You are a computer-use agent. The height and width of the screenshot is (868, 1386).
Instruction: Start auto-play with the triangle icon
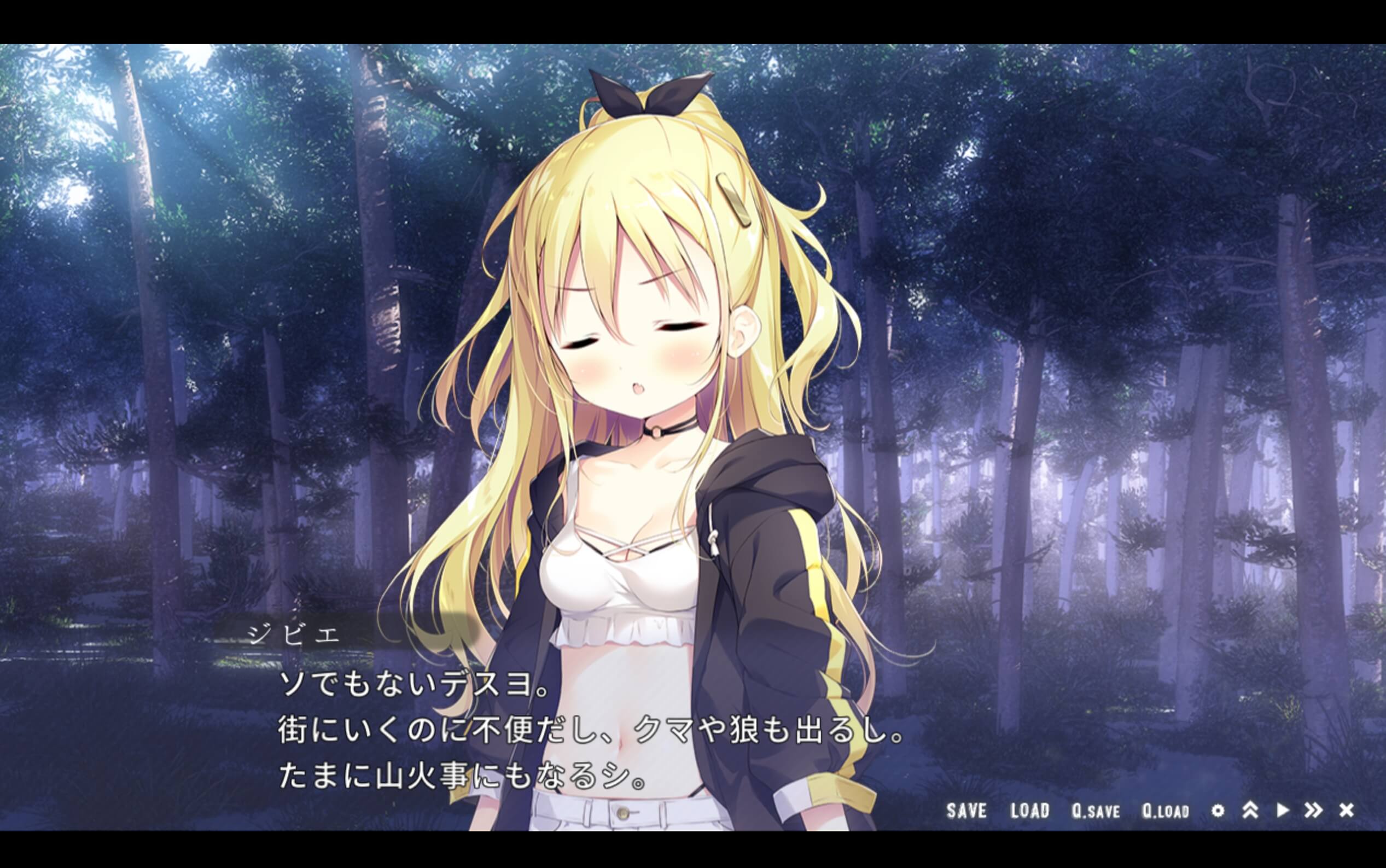[1283, 810]
